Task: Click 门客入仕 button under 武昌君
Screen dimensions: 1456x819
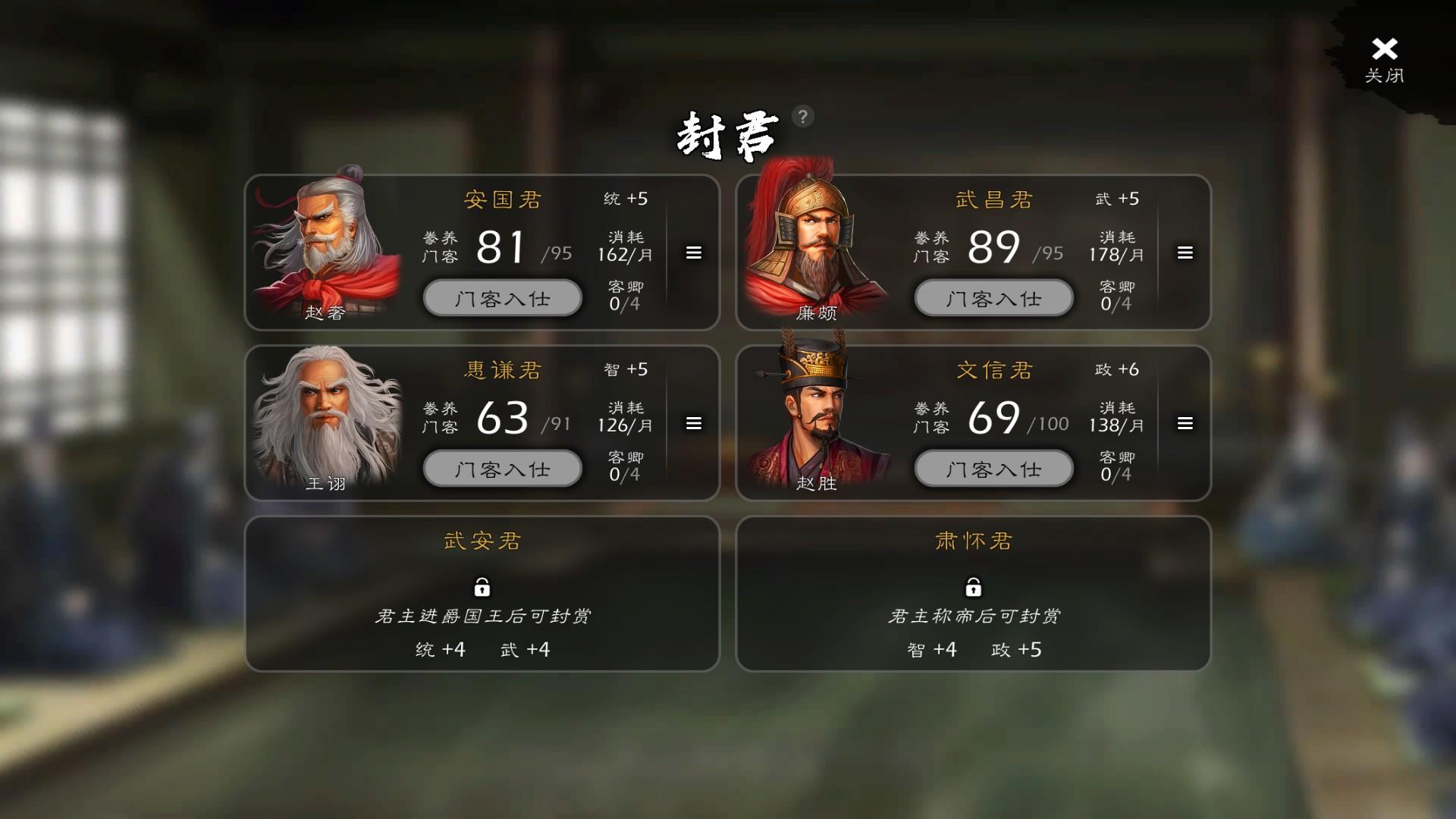Action: 993,298
